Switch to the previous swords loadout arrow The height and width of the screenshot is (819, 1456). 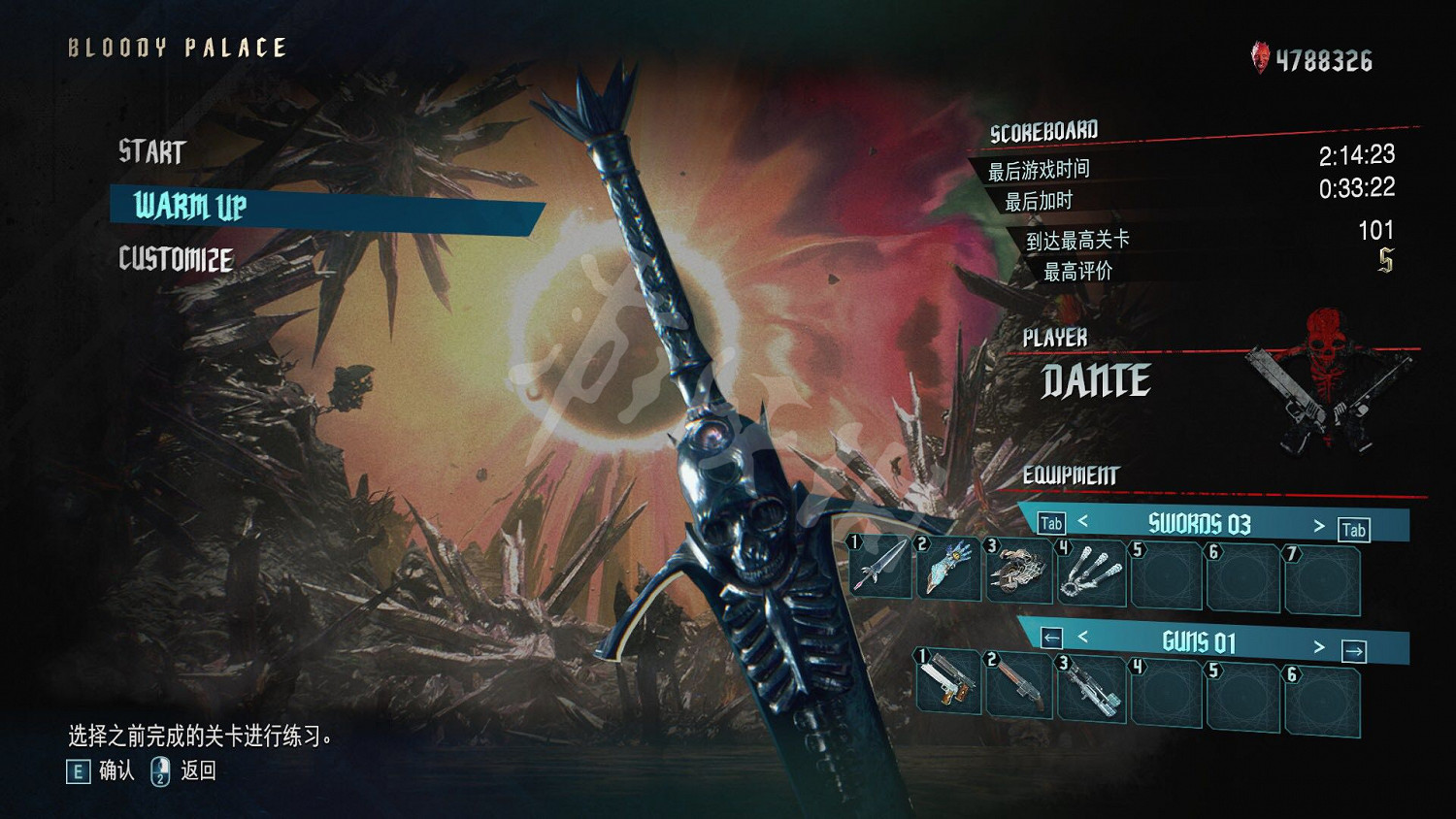(x=1083, y=522)
